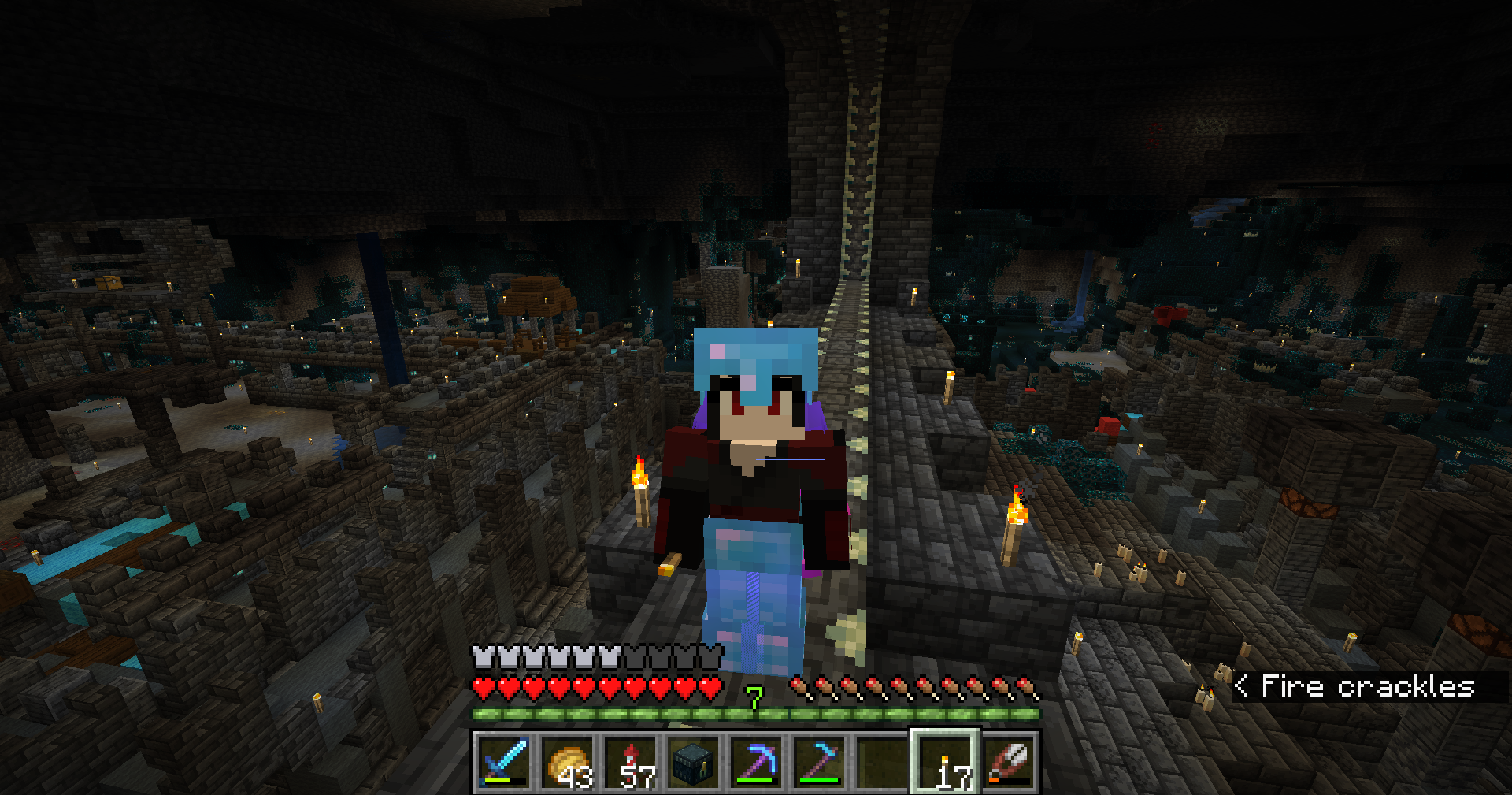The height and width of the screenshot is (795, 1512).
Task: Select the baked potato stack of 43
Action: tap(567, 761)
